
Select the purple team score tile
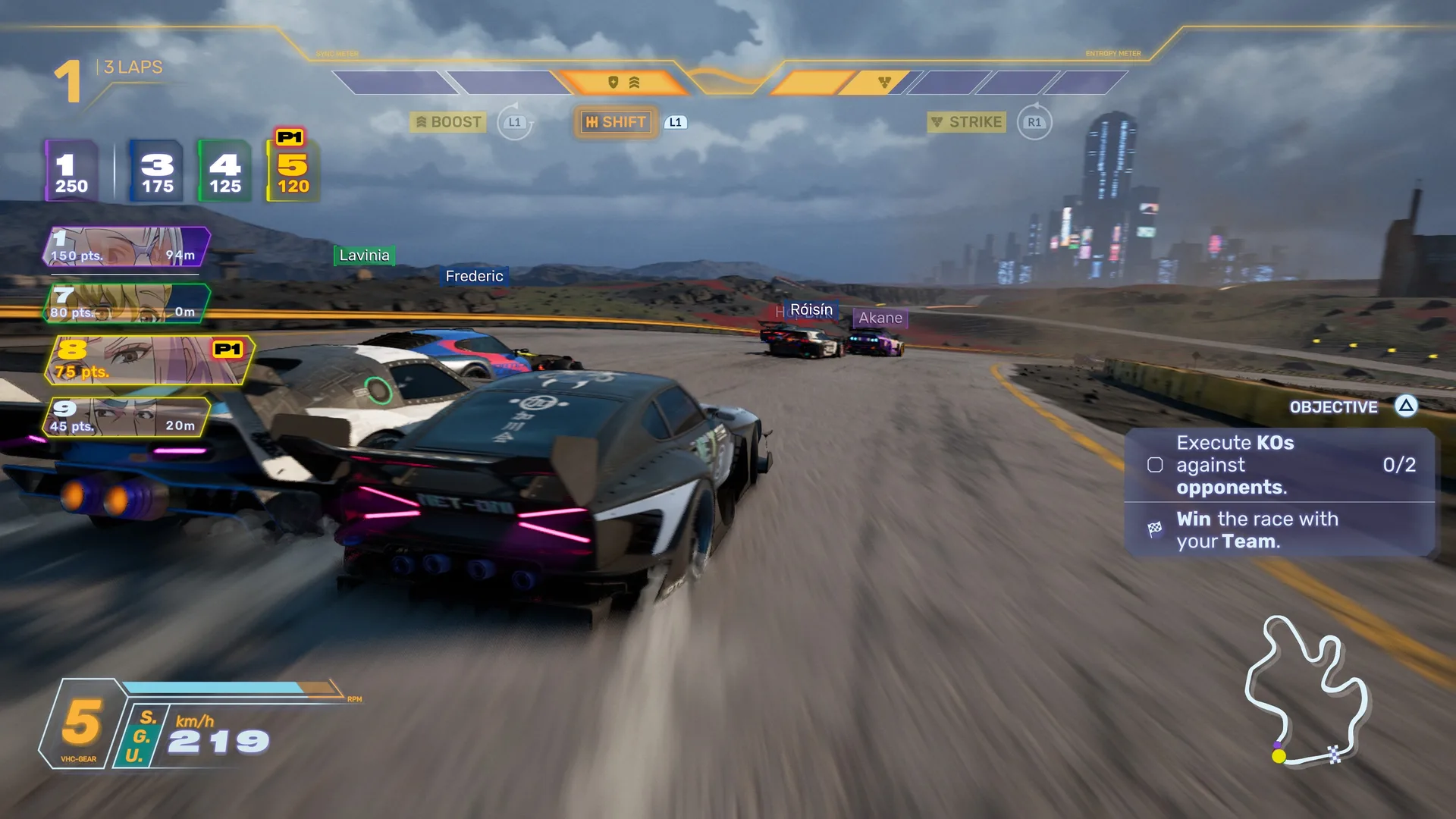point(71,172)
